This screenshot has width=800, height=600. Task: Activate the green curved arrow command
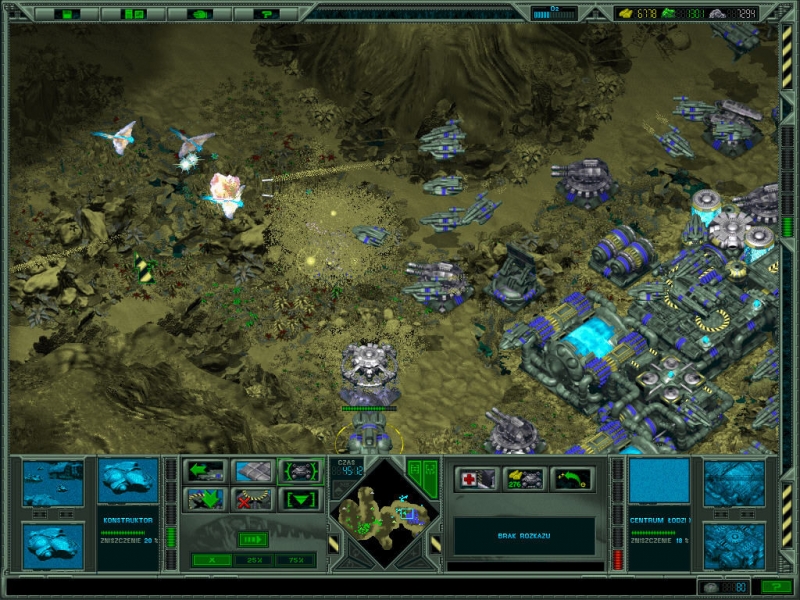573,479
